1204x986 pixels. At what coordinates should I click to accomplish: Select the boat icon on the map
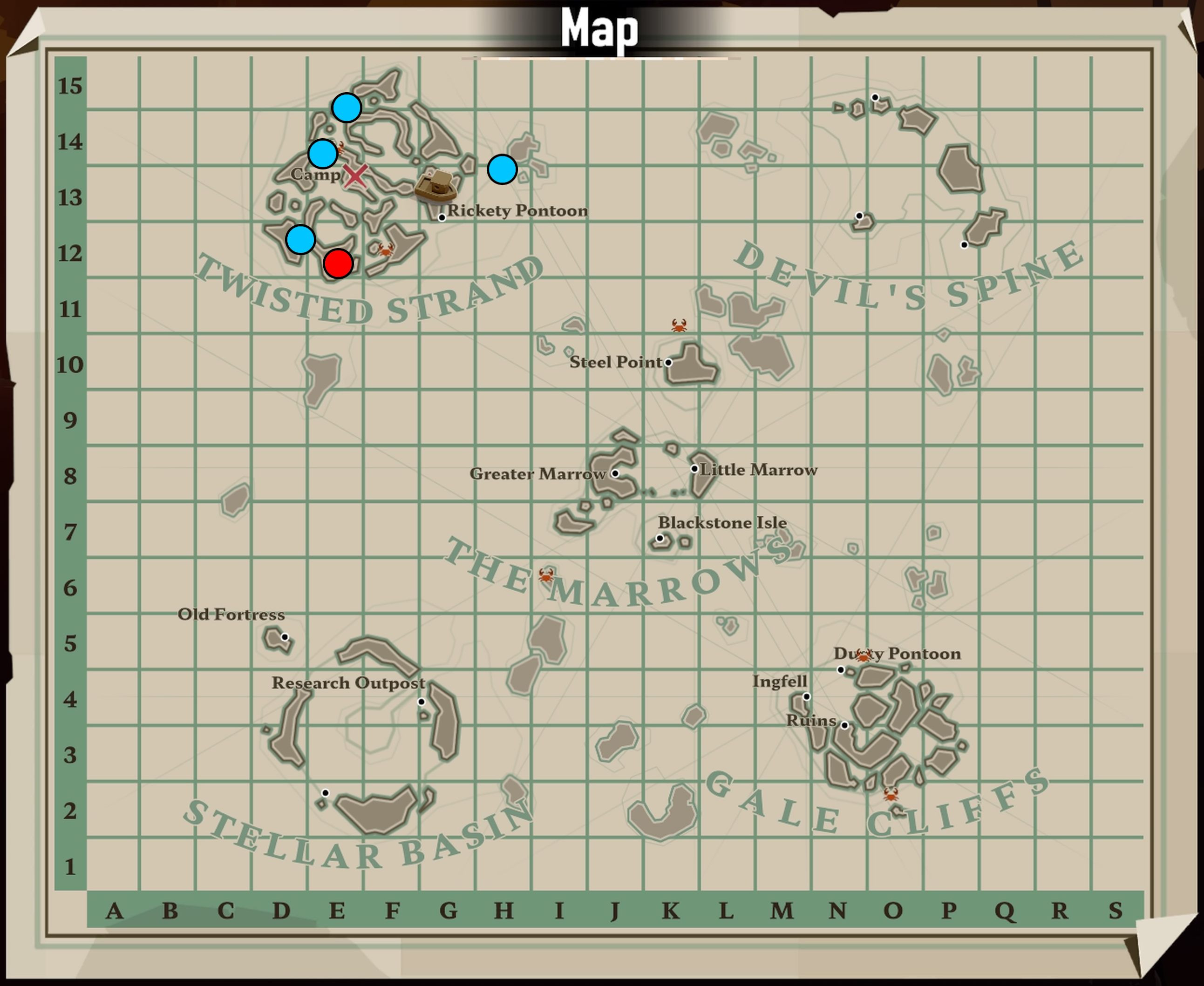(435, 185)
